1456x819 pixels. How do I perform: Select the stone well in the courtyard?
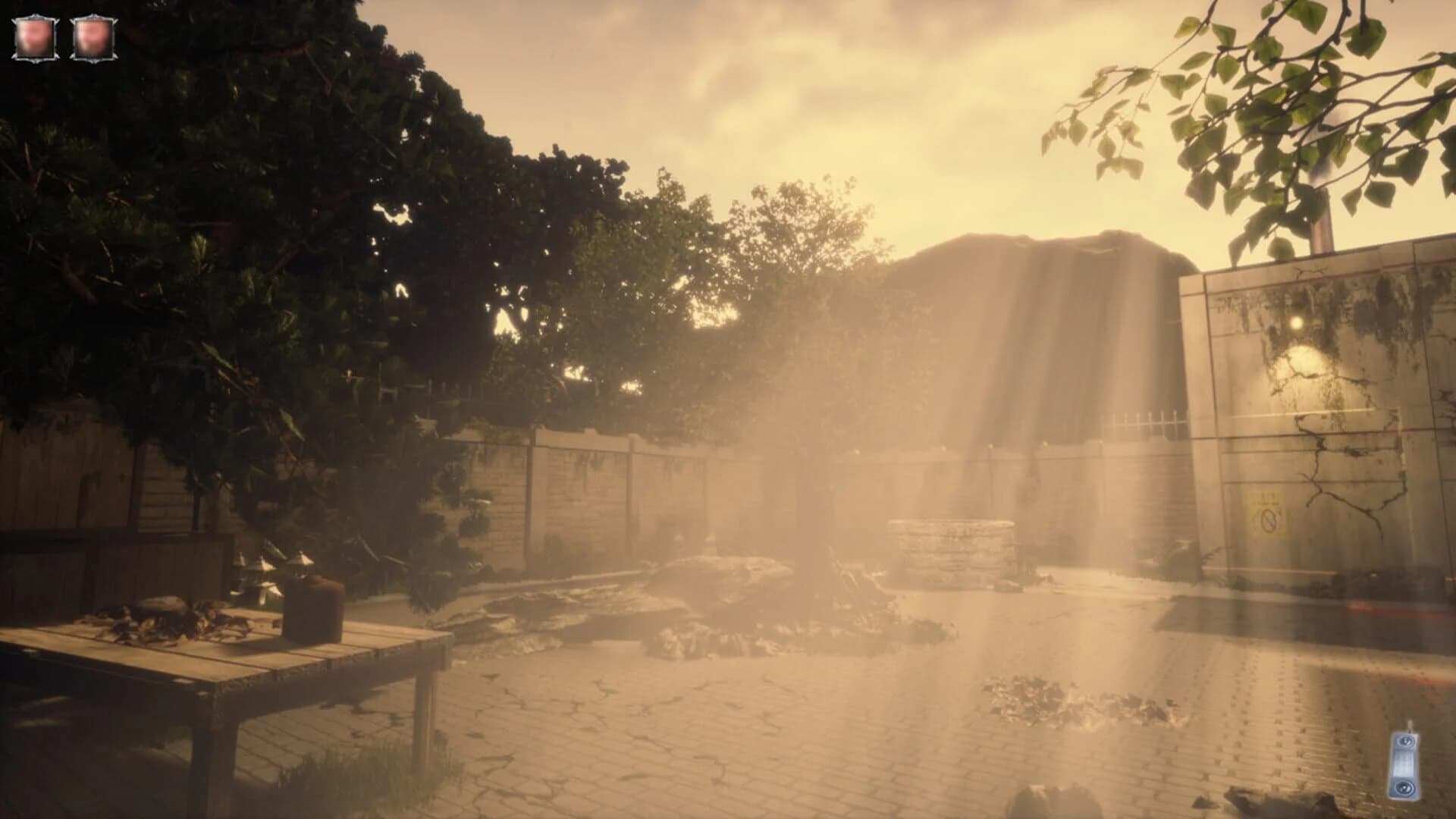pyautogui.click(x=952, y=546)
